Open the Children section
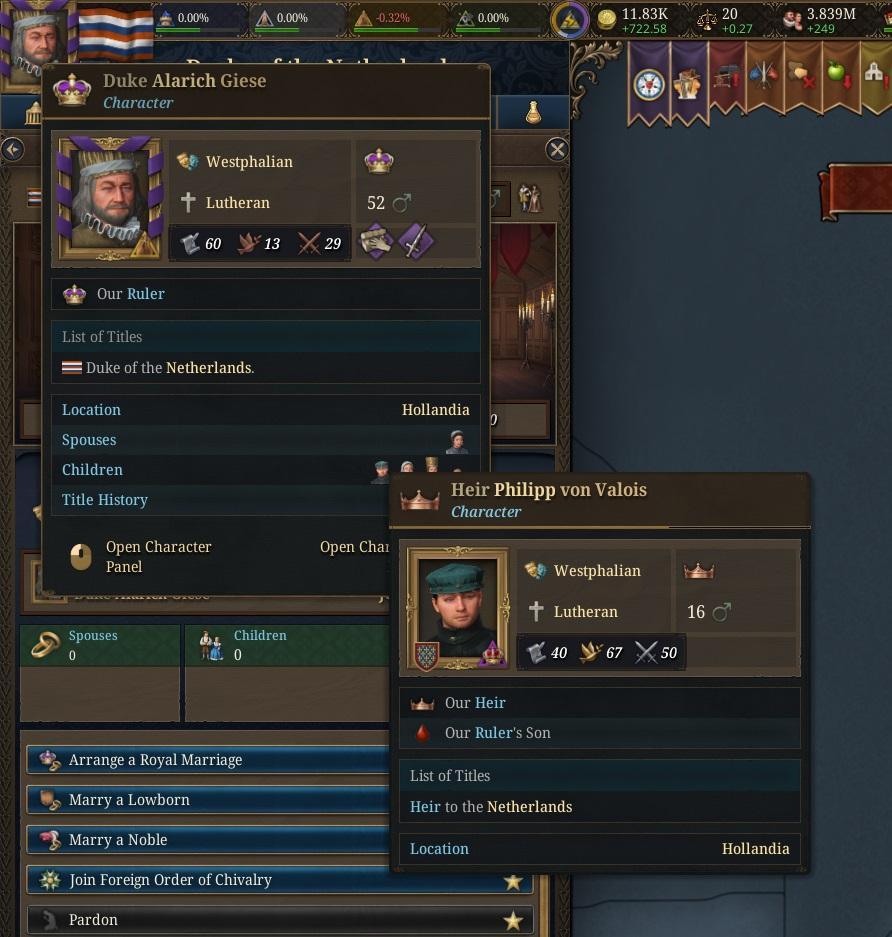 285,645
